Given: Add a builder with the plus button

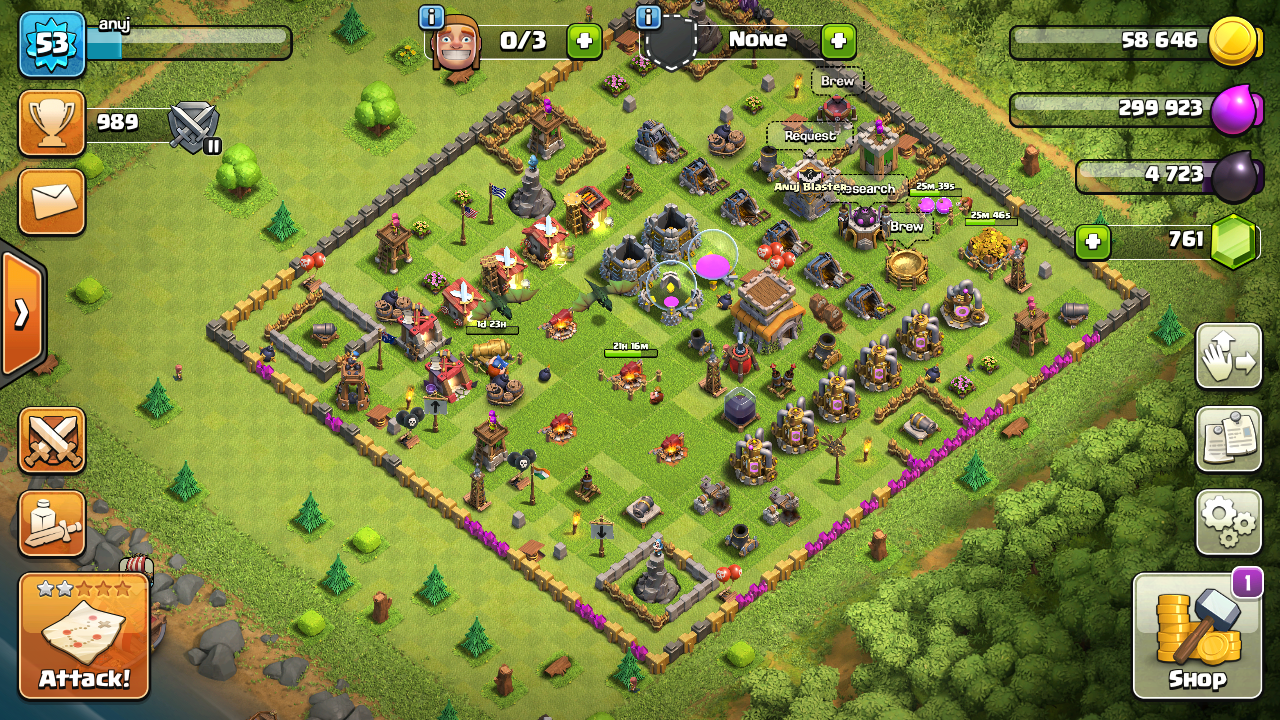Looking at the screenshot, I should click(584, 41).
